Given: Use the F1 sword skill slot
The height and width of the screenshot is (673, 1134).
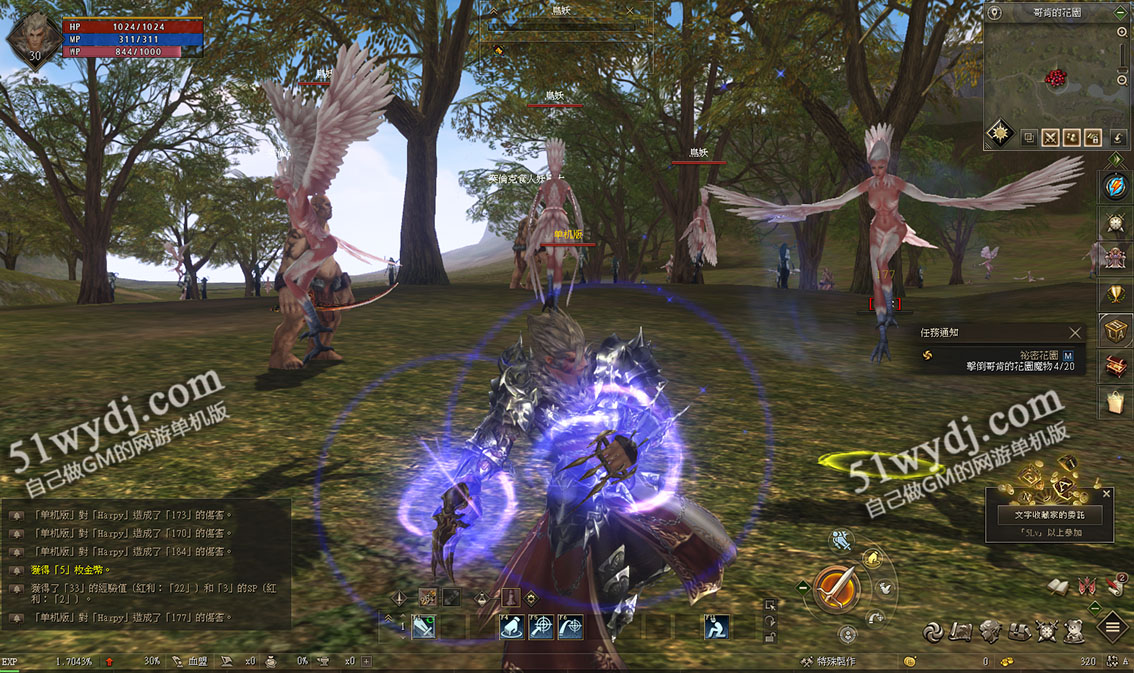Looking at the screenshot, I should click(x=424, y=627).
